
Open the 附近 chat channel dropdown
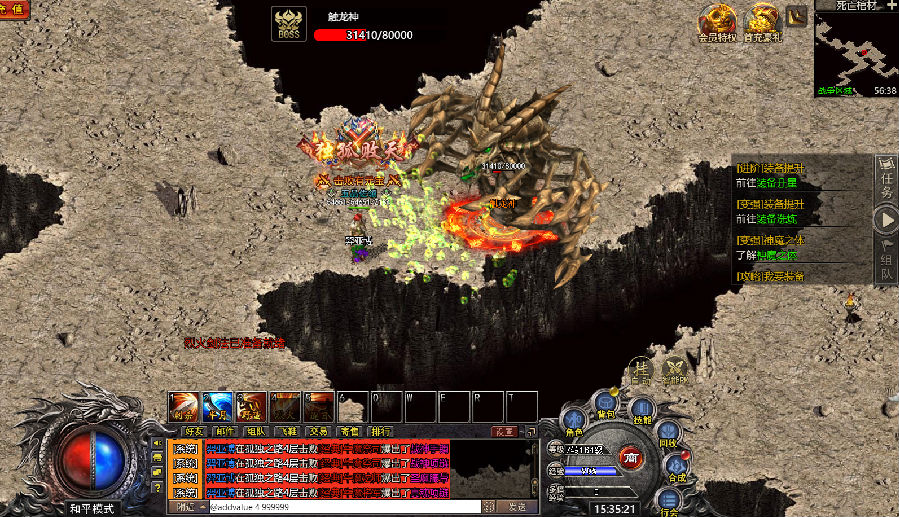tap(186, 508)
